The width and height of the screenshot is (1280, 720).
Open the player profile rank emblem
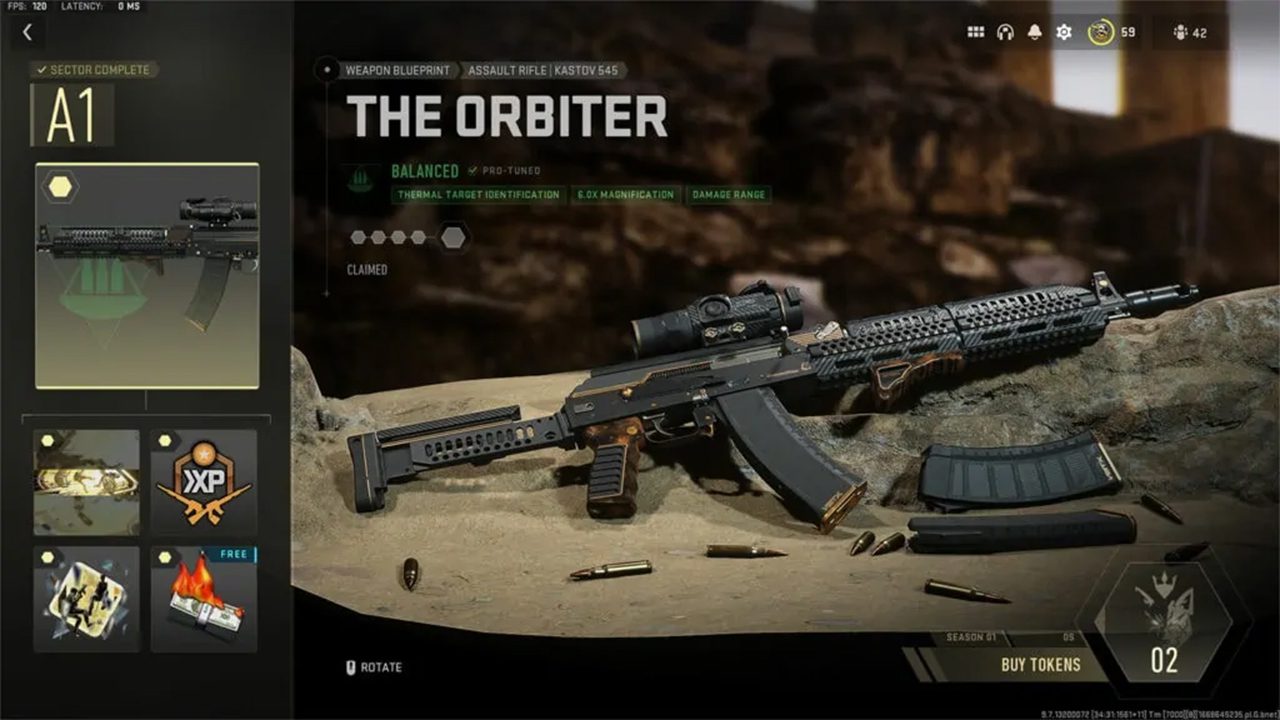point(1101,33)
